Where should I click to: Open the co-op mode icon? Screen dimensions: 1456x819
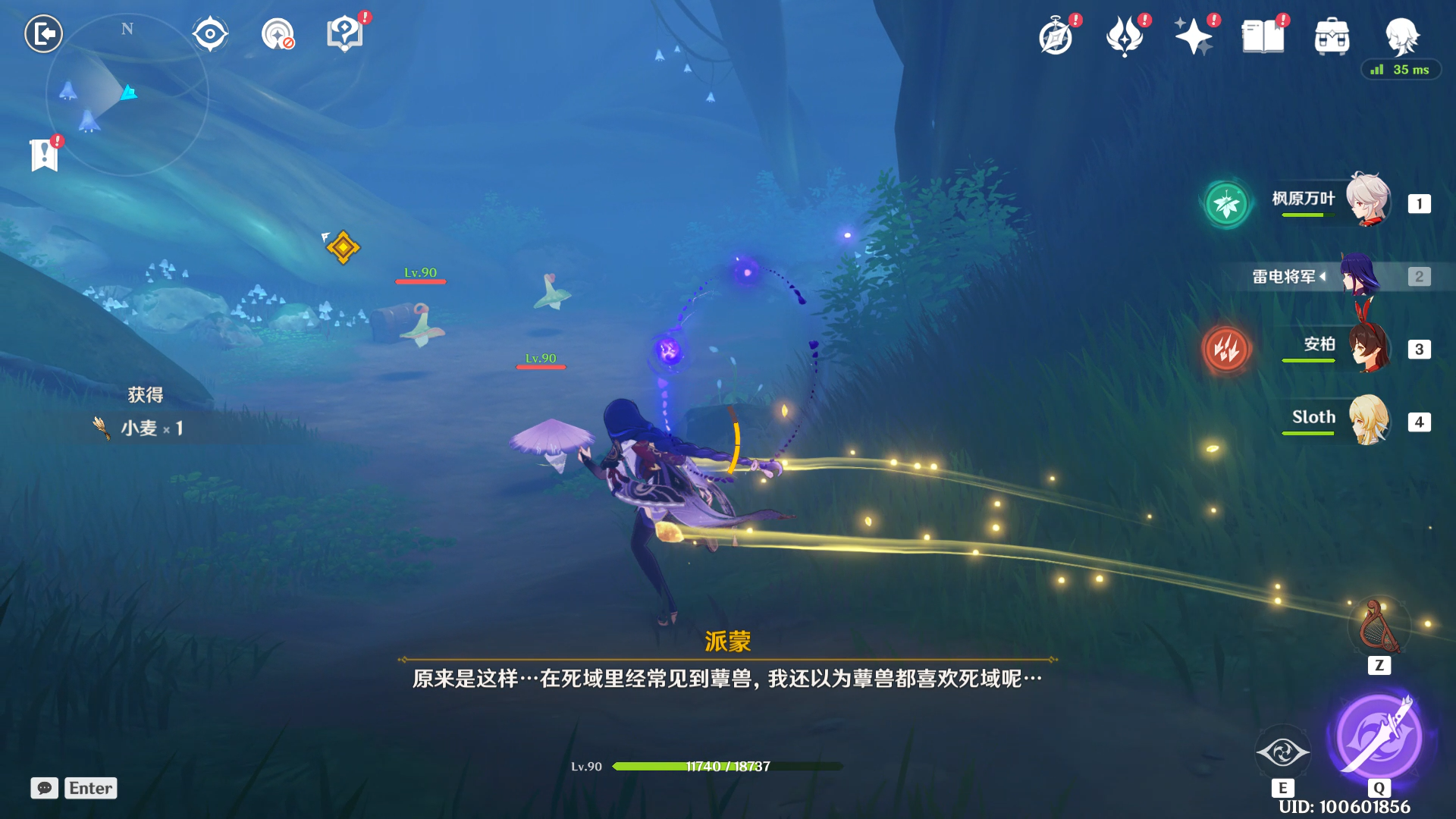pos(278,34)
